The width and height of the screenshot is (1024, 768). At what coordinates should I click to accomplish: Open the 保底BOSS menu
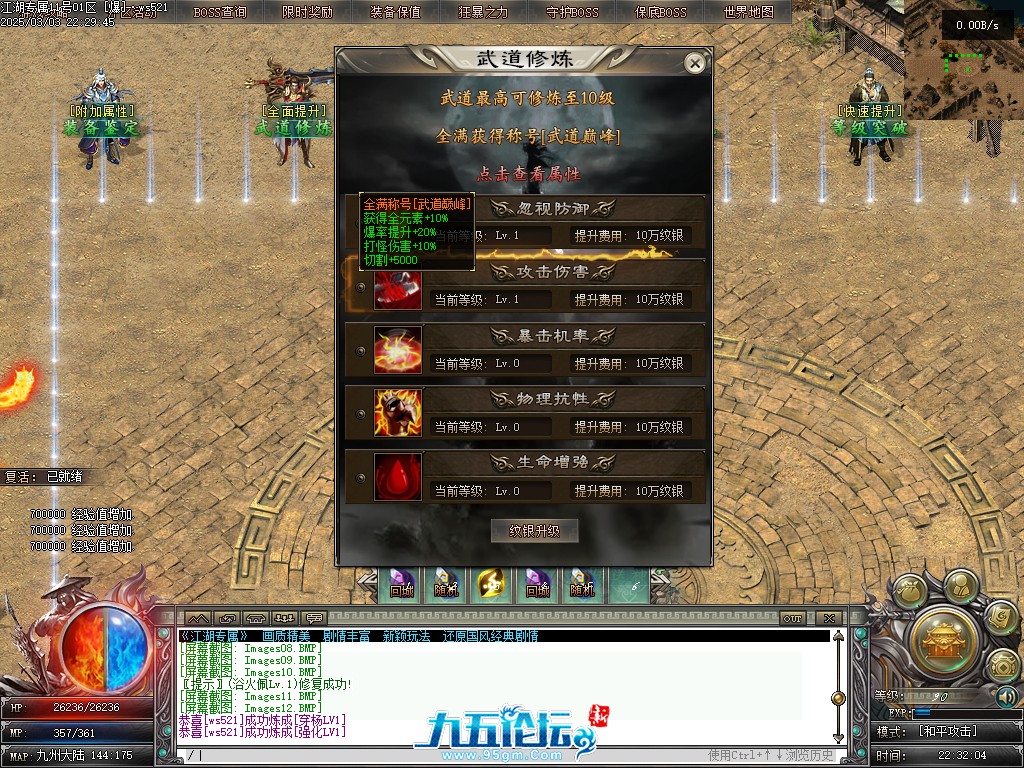661,12
